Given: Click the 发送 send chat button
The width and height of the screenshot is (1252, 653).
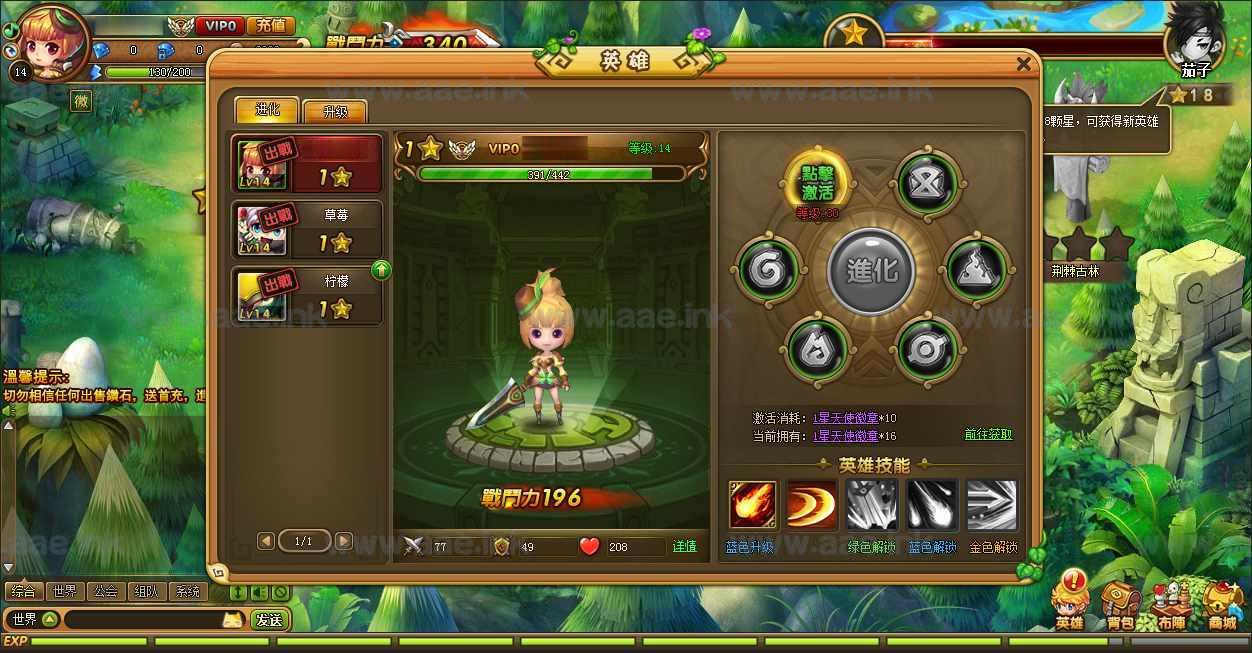Looking at the screenshot, I should pyautogui.click(x=268, y=620).
